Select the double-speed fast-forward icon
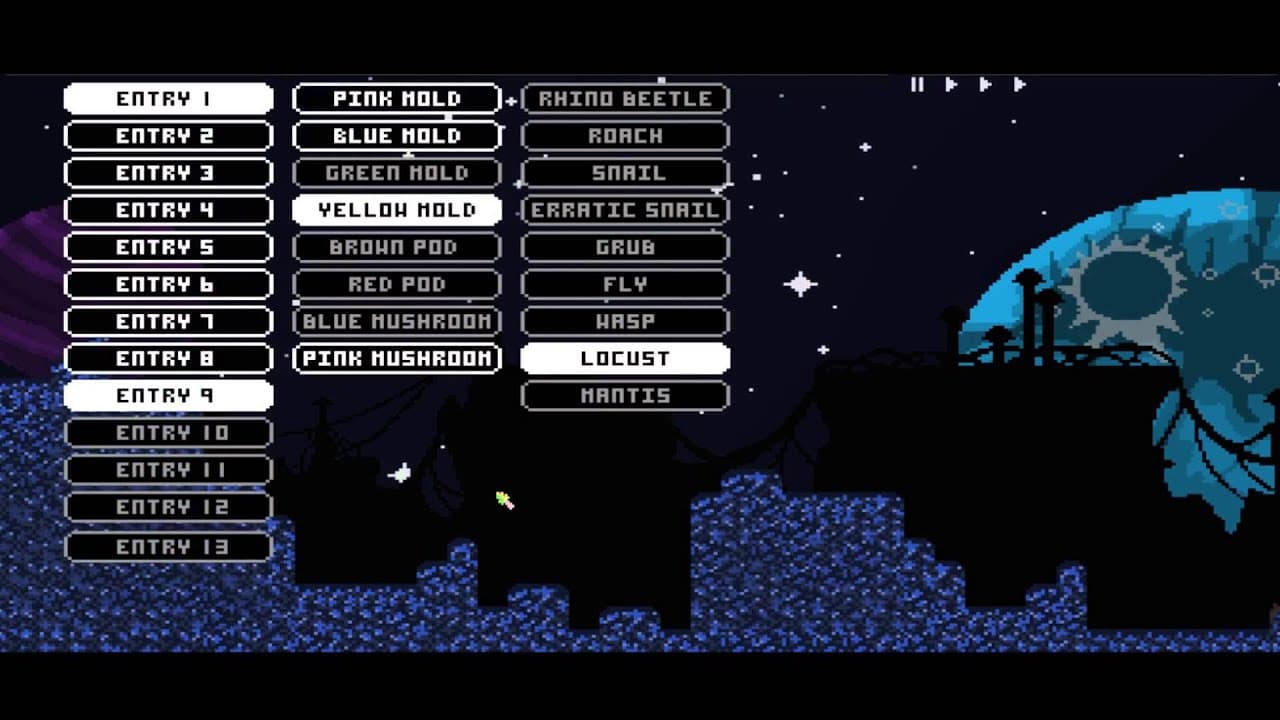Viewport: 1280px width, 720px height. tap(984, 84)
